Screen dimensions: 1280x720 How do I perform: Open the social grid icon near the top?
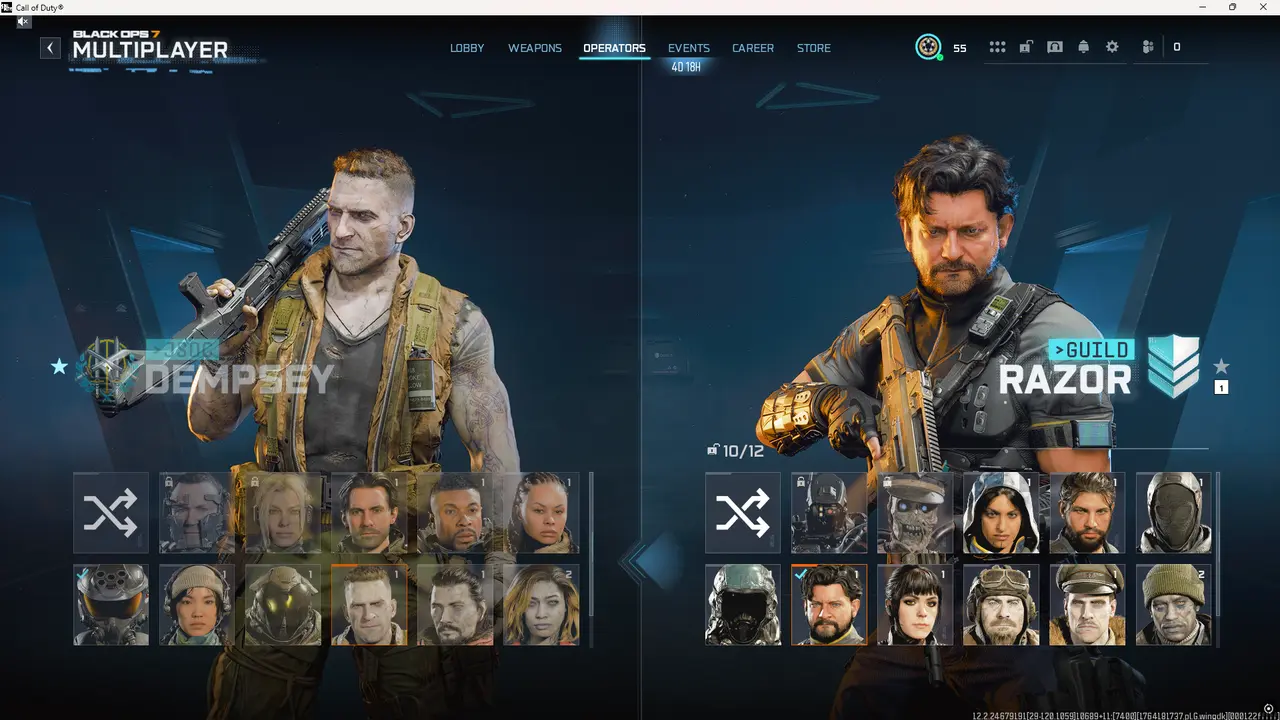coord(997,46)
